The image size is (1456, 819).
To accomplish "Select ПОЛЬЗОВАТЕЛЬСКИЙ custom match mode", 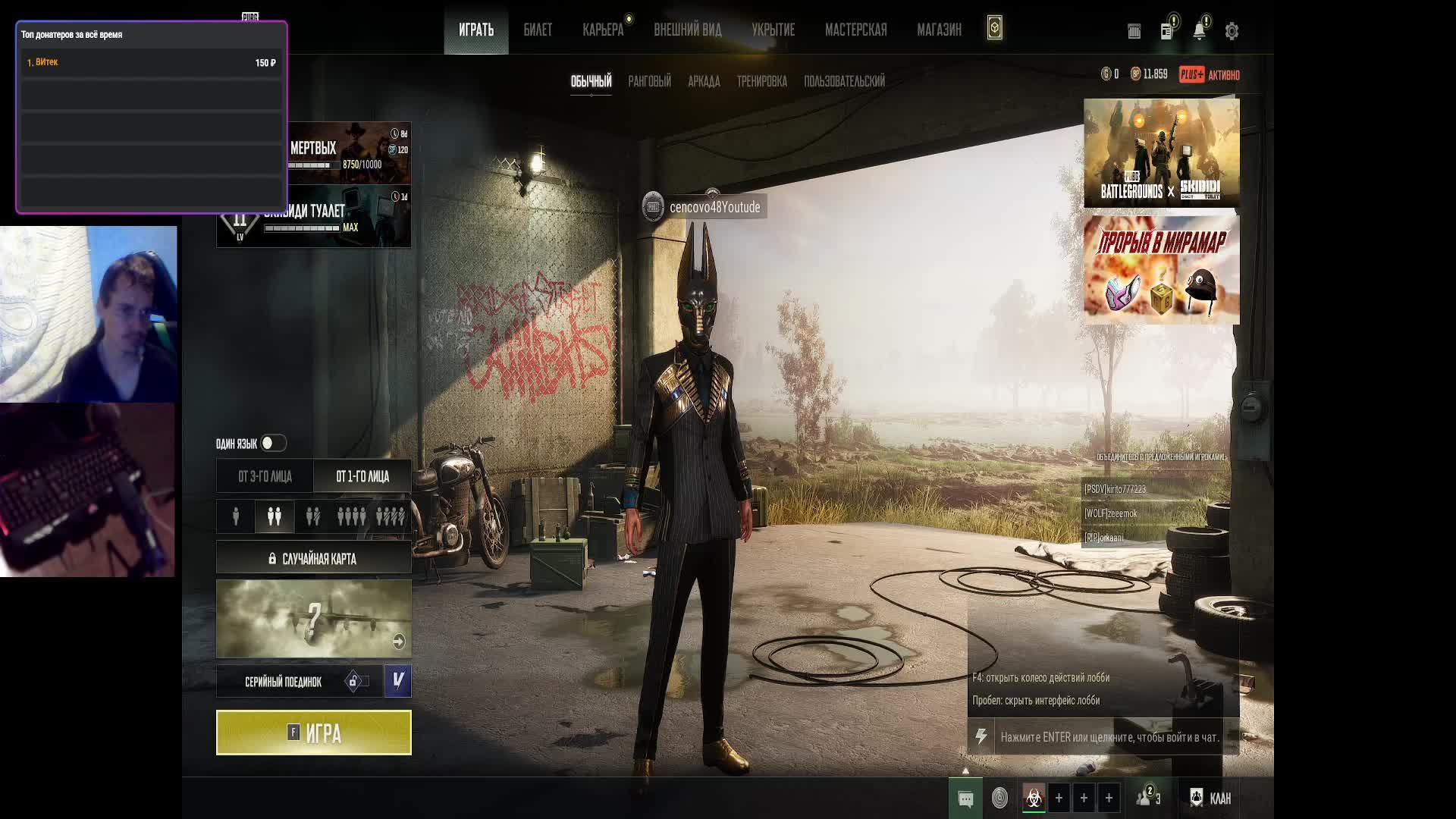I will click(844, 81).
